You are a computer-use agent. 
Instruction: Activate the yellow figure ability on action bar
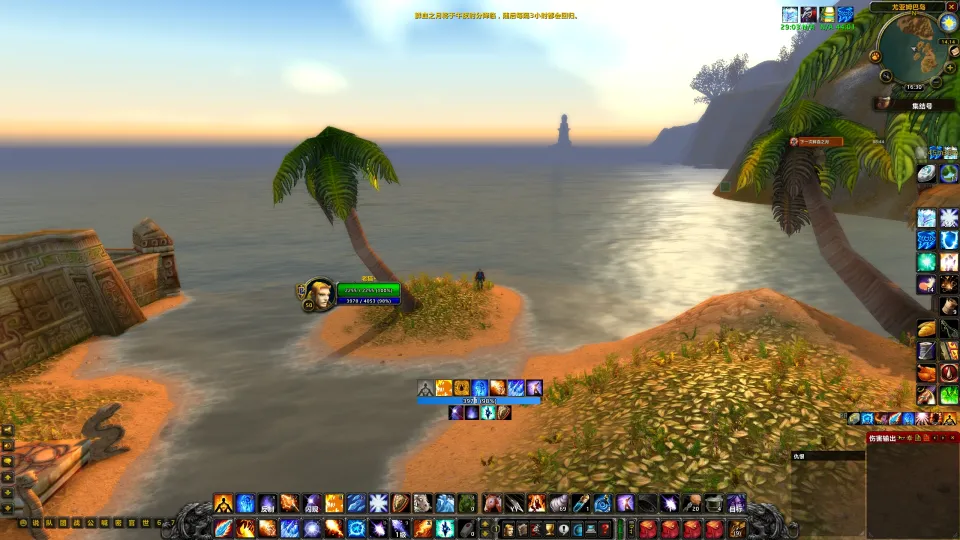[224, 503]
